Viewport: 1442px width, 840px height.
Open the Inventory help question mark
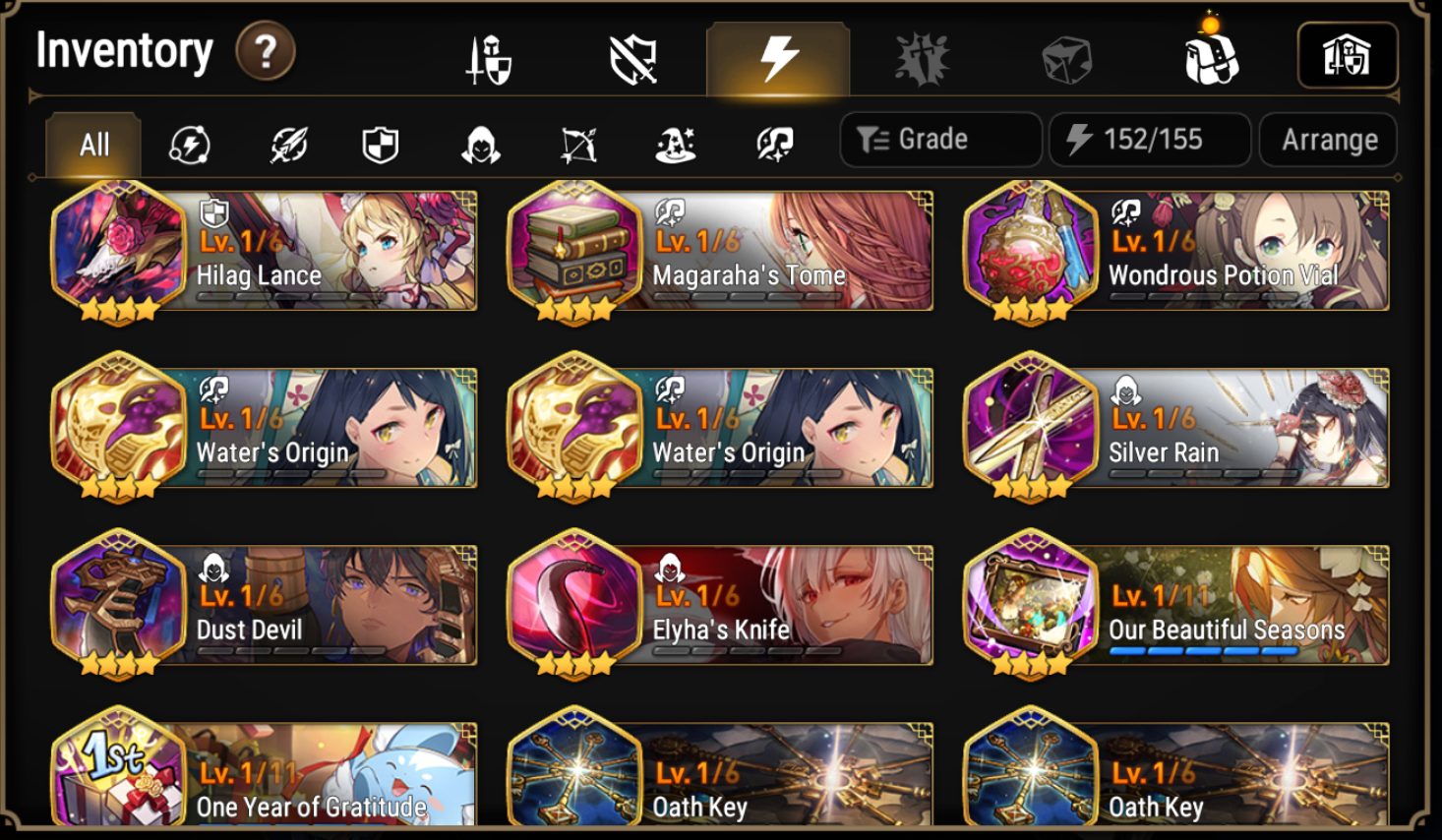[264, 52]
